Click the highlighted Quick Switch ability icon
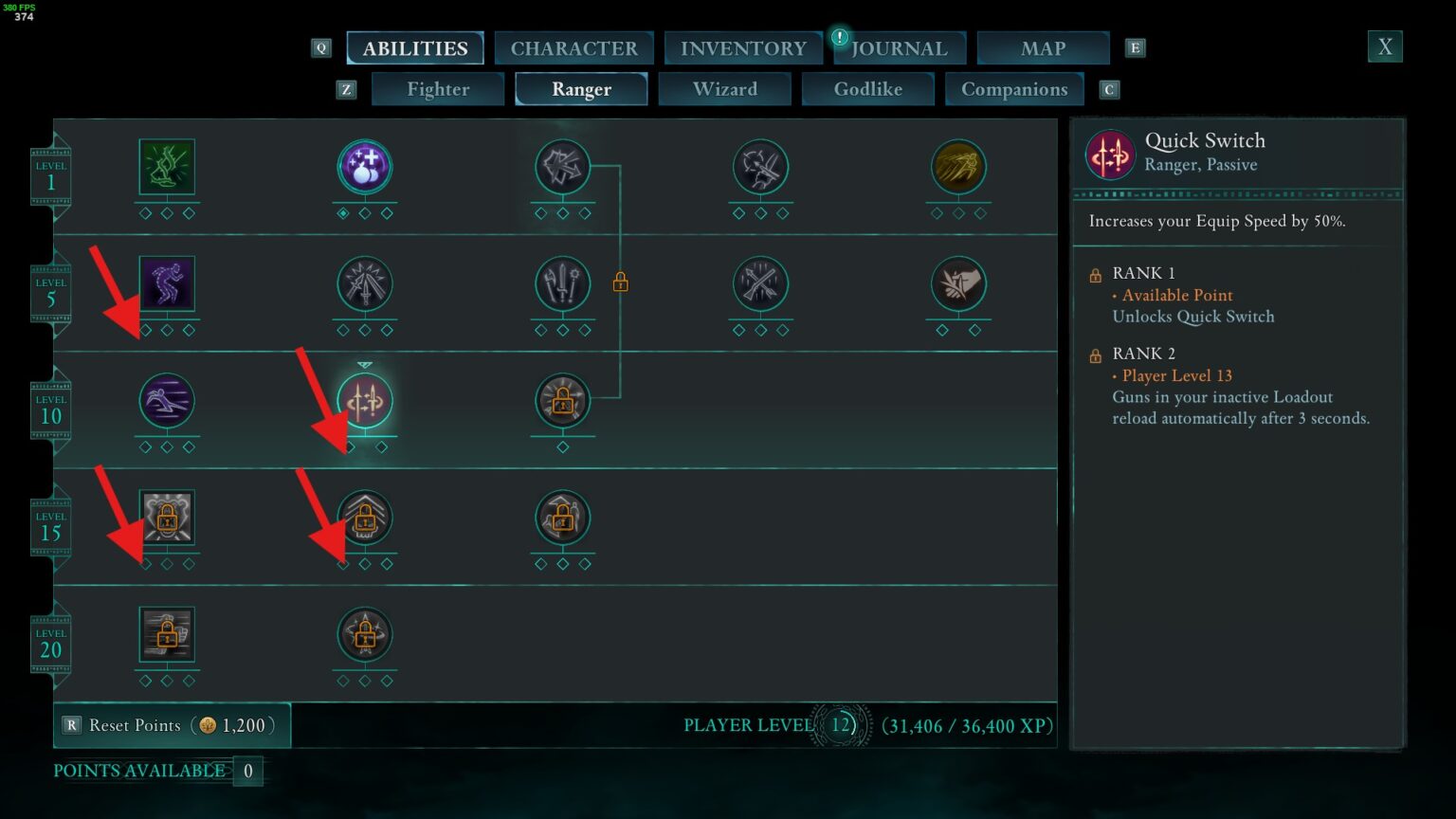The width and height of the screenshot is (1456, 819). tap(365, 400)
